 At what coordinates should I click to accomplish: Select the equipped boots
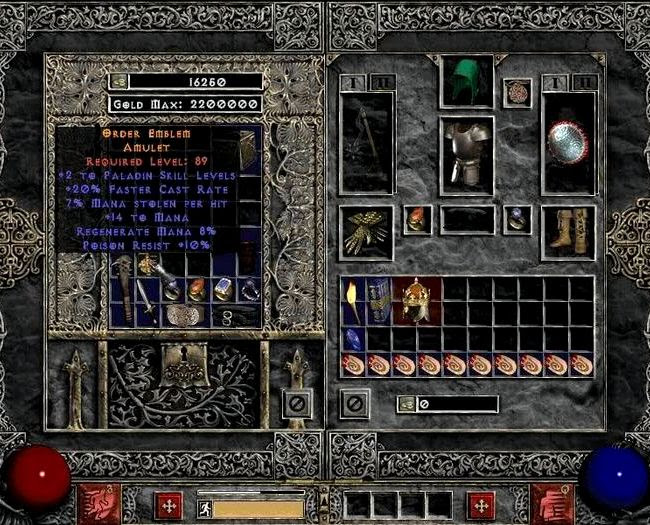click(x=568, y=230)
